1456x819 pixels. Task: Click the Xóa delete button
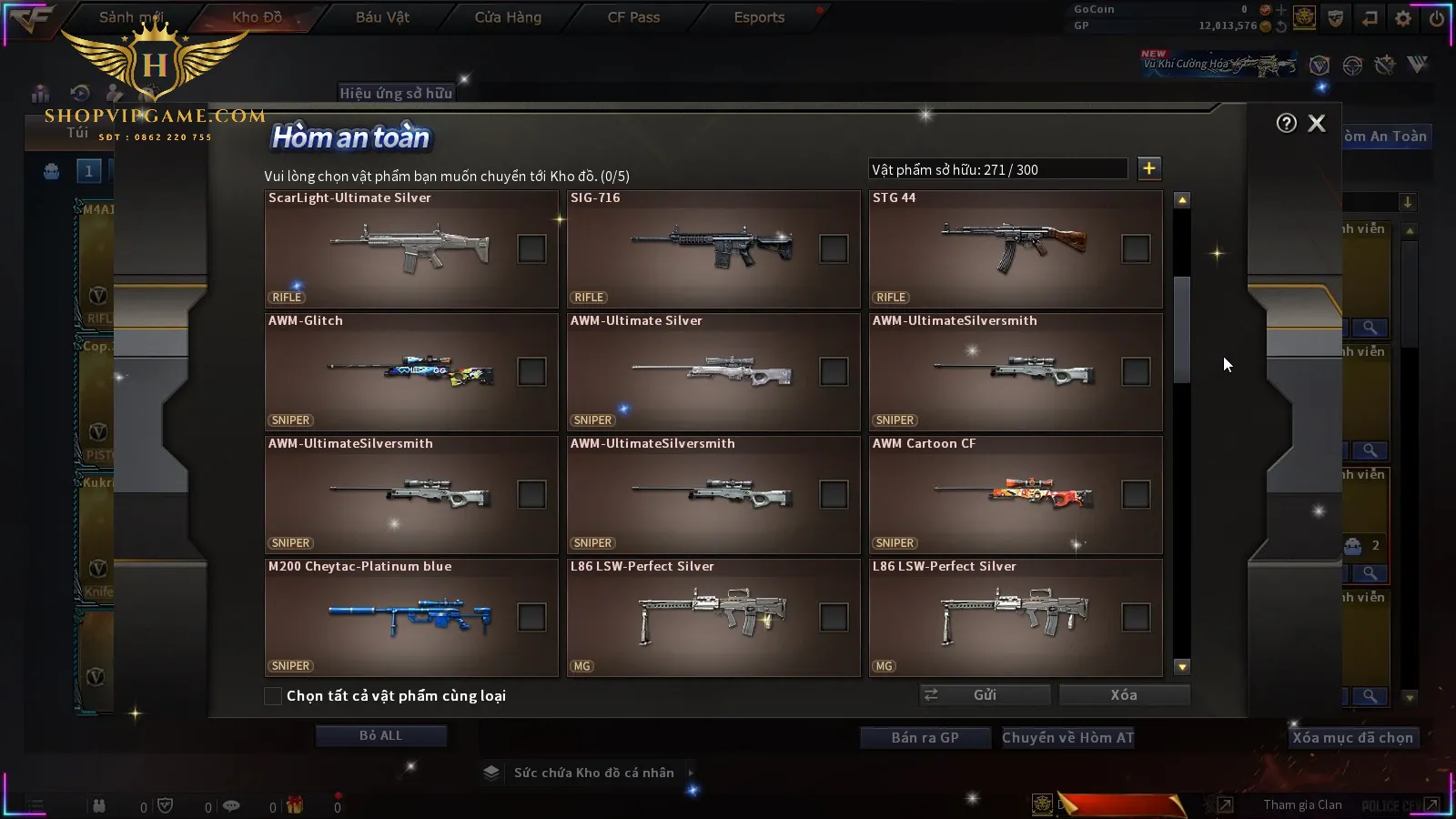1124,695
